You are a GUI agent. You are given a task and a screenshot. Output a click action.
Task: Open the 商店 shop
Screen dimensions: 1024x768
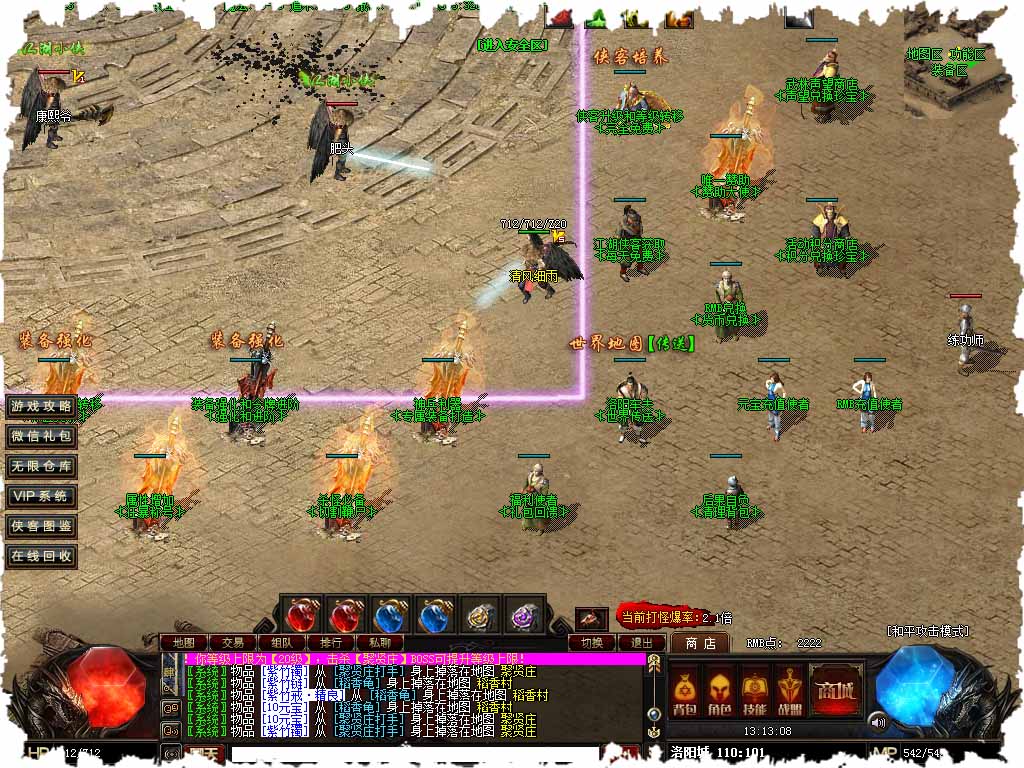pos(700,642)
